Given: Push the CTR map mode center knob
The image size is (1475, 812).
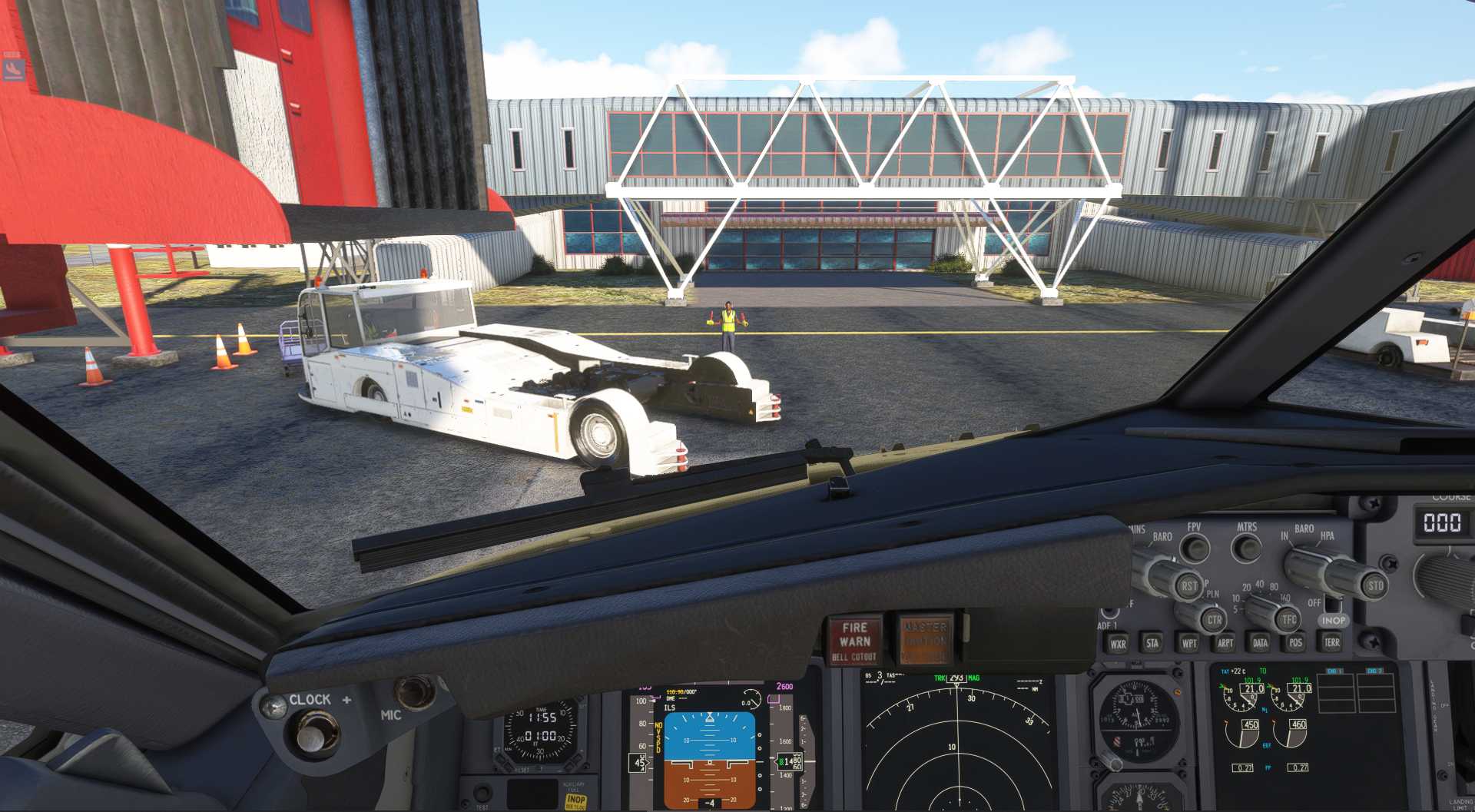Looking at the screenshot, I should pyautogui.click(x=1214, y=619).
